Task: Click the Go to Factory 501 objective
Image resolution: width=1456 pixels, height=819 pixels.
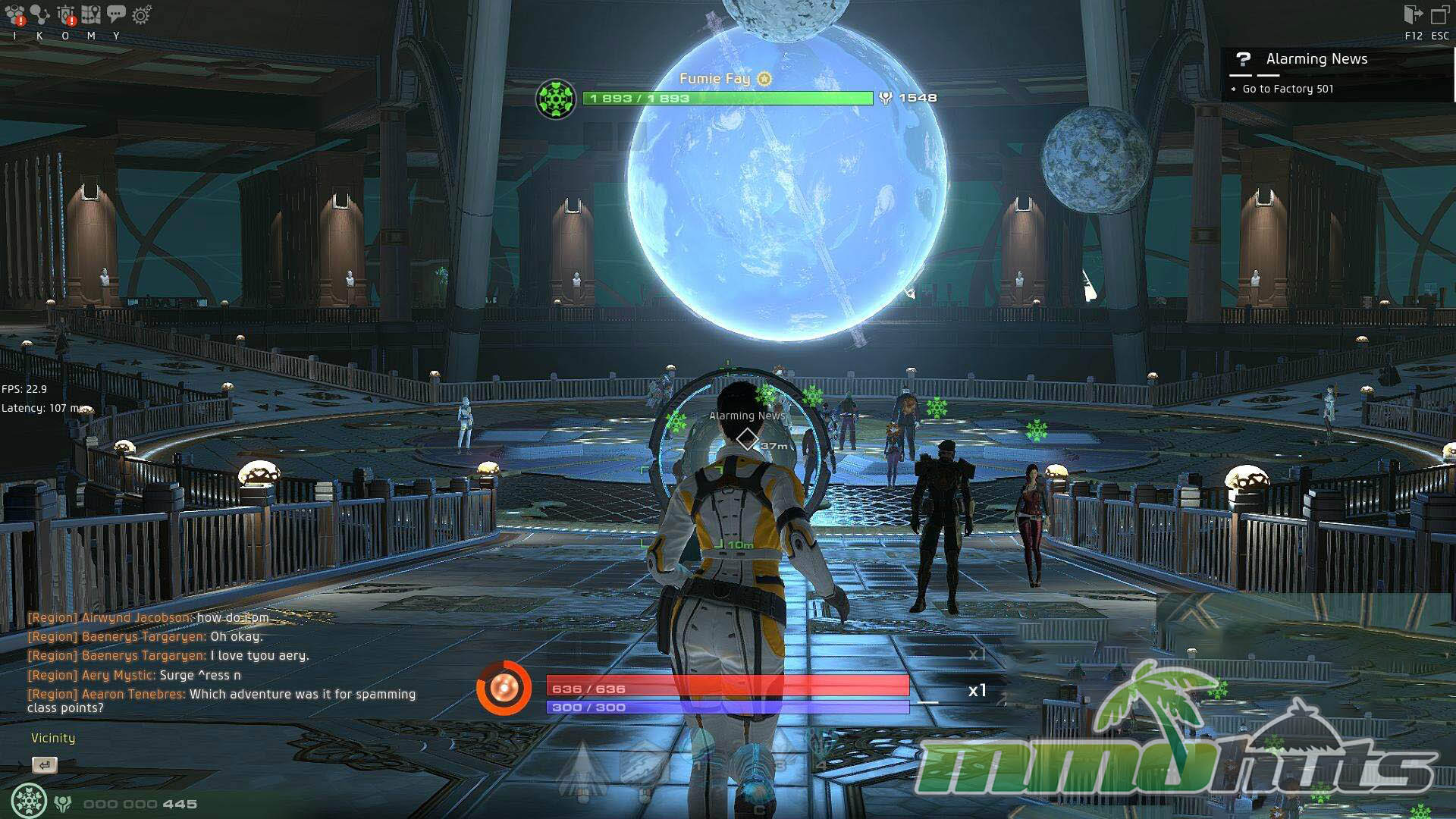Action: [x=1288, y=89]
